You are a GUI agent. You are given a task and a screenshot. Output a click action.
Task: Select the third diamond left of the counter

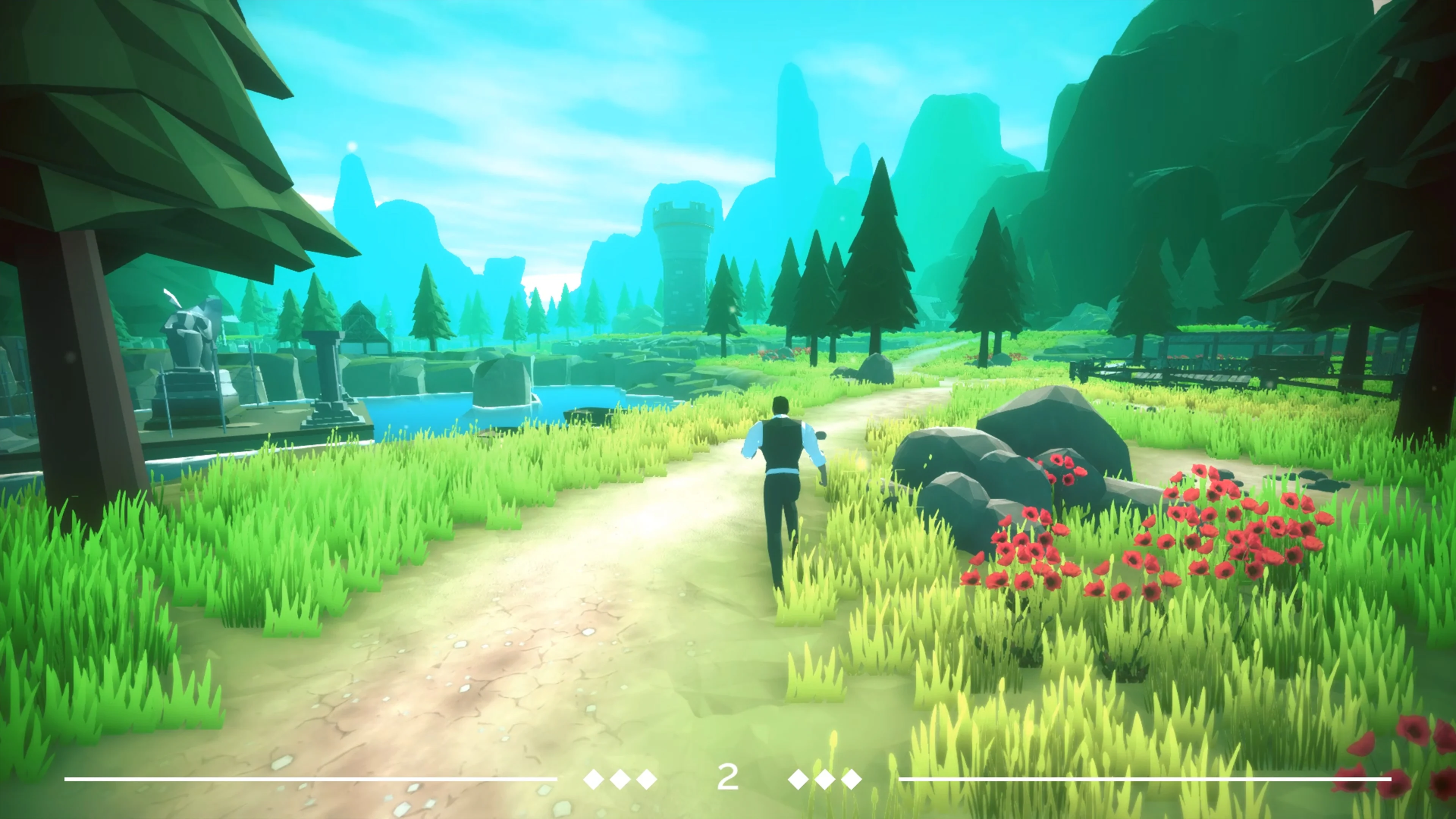pos(646,780)
